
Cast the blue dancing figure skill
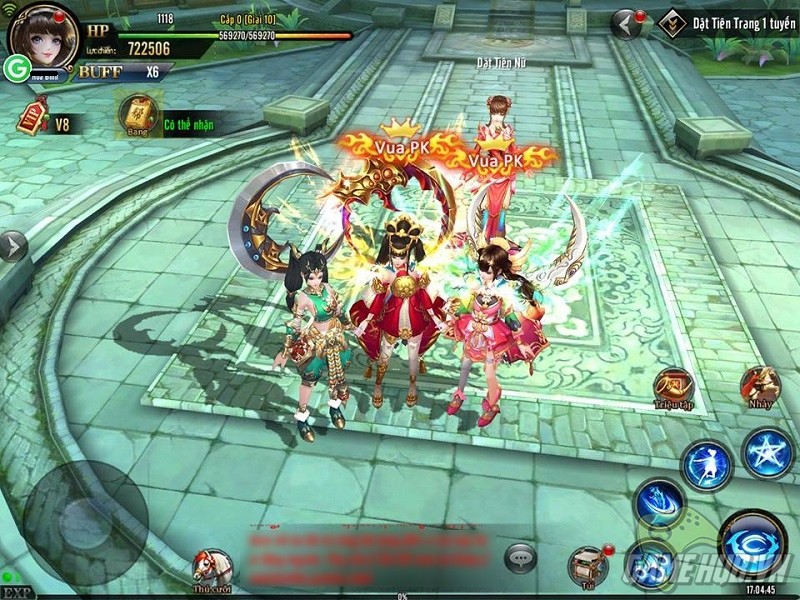[x=707, y=466]
